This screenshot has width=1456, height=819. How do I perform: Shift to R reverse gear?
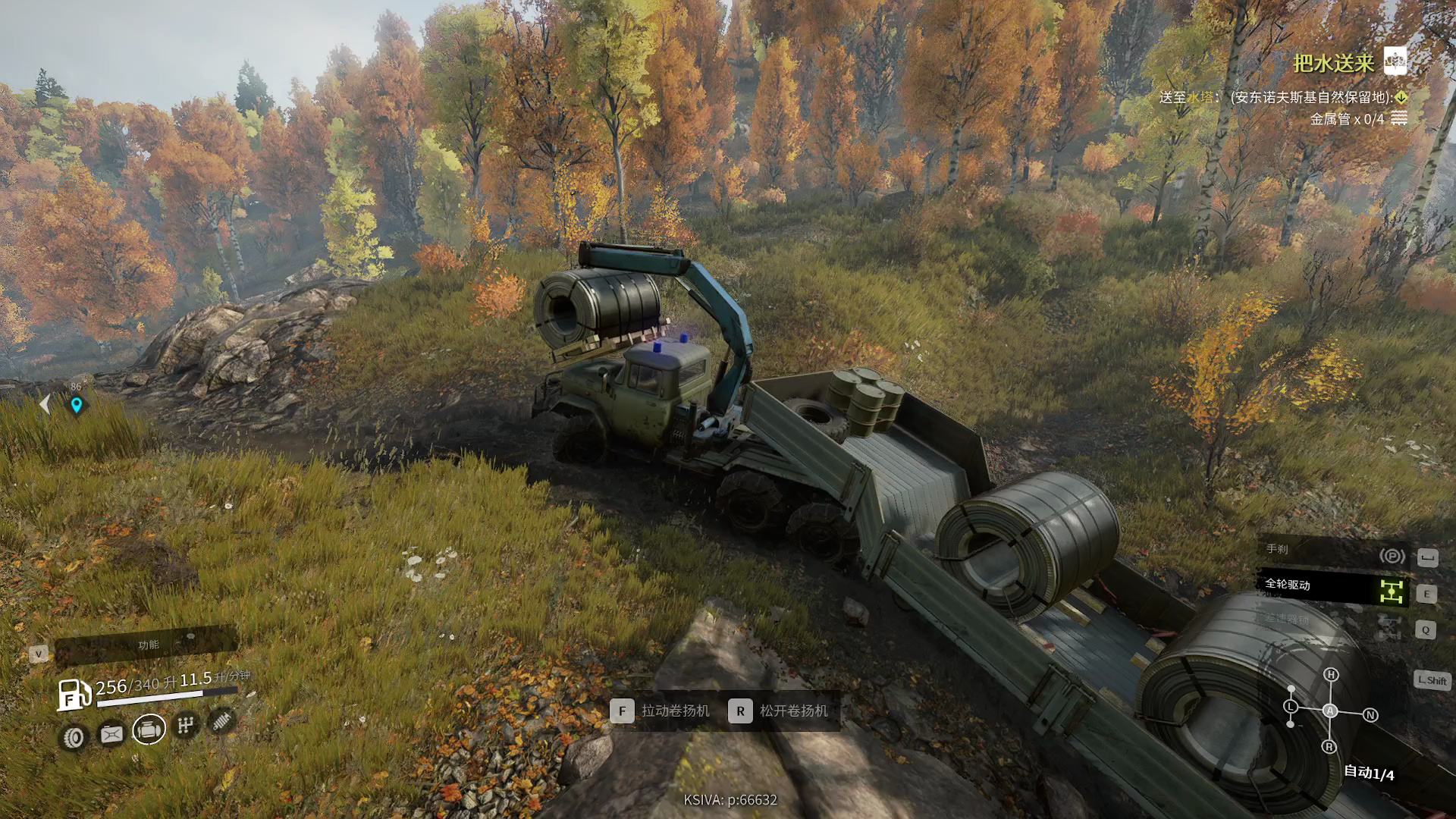pos(1329,747)
